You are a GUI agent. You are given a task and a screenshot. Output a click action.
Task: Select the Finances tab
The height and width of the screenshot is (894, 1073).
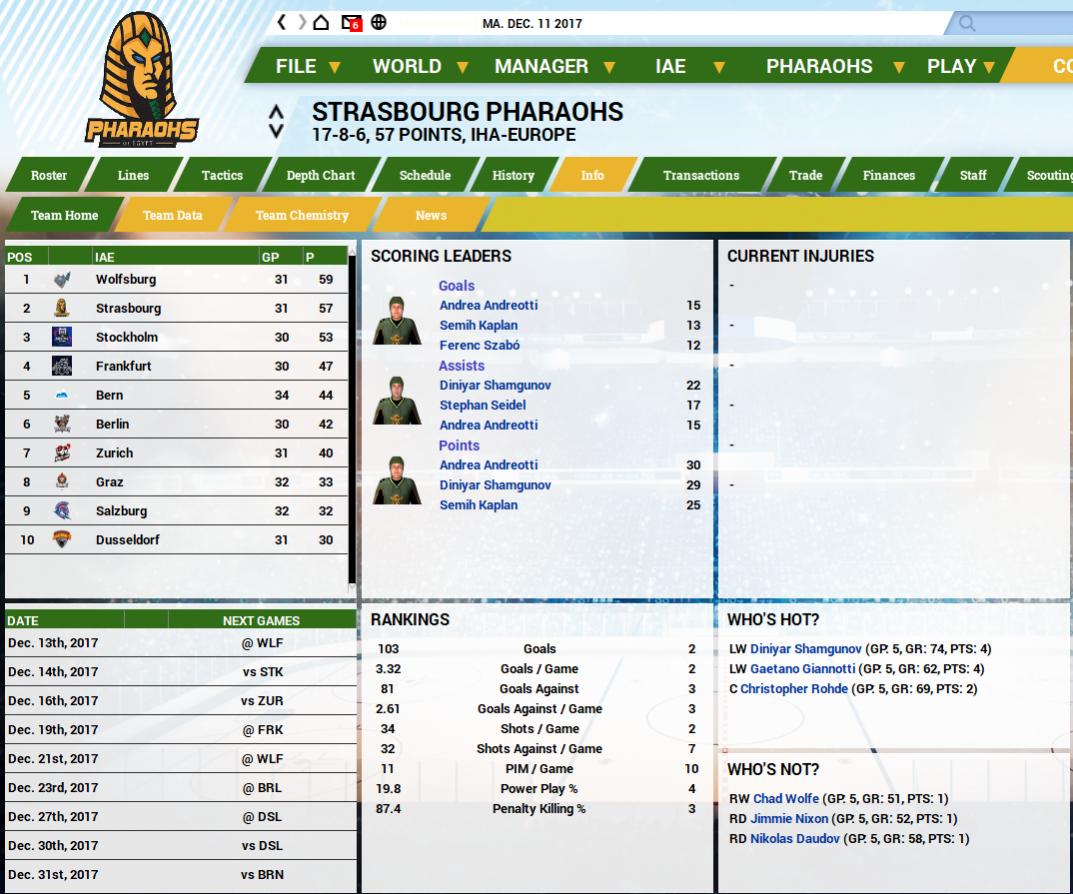[889, 175]
